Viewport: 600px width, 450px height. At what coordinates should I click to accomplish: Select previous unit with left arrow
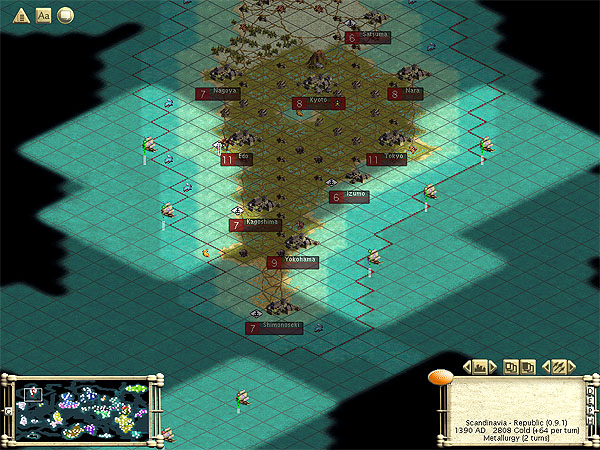pos(545,367)
